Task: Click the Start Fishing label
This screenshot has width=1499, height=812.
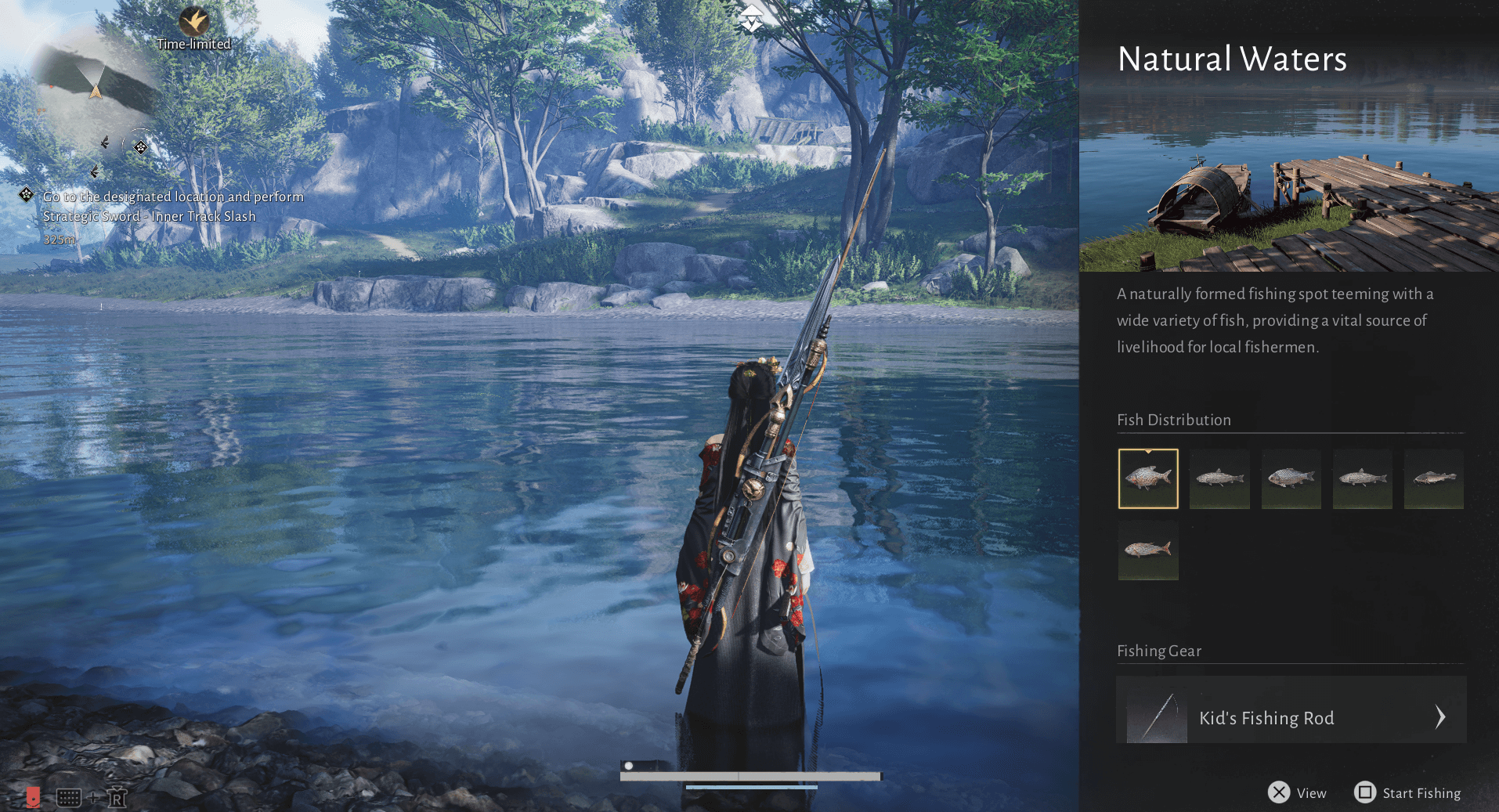Action: (1421, 793)
